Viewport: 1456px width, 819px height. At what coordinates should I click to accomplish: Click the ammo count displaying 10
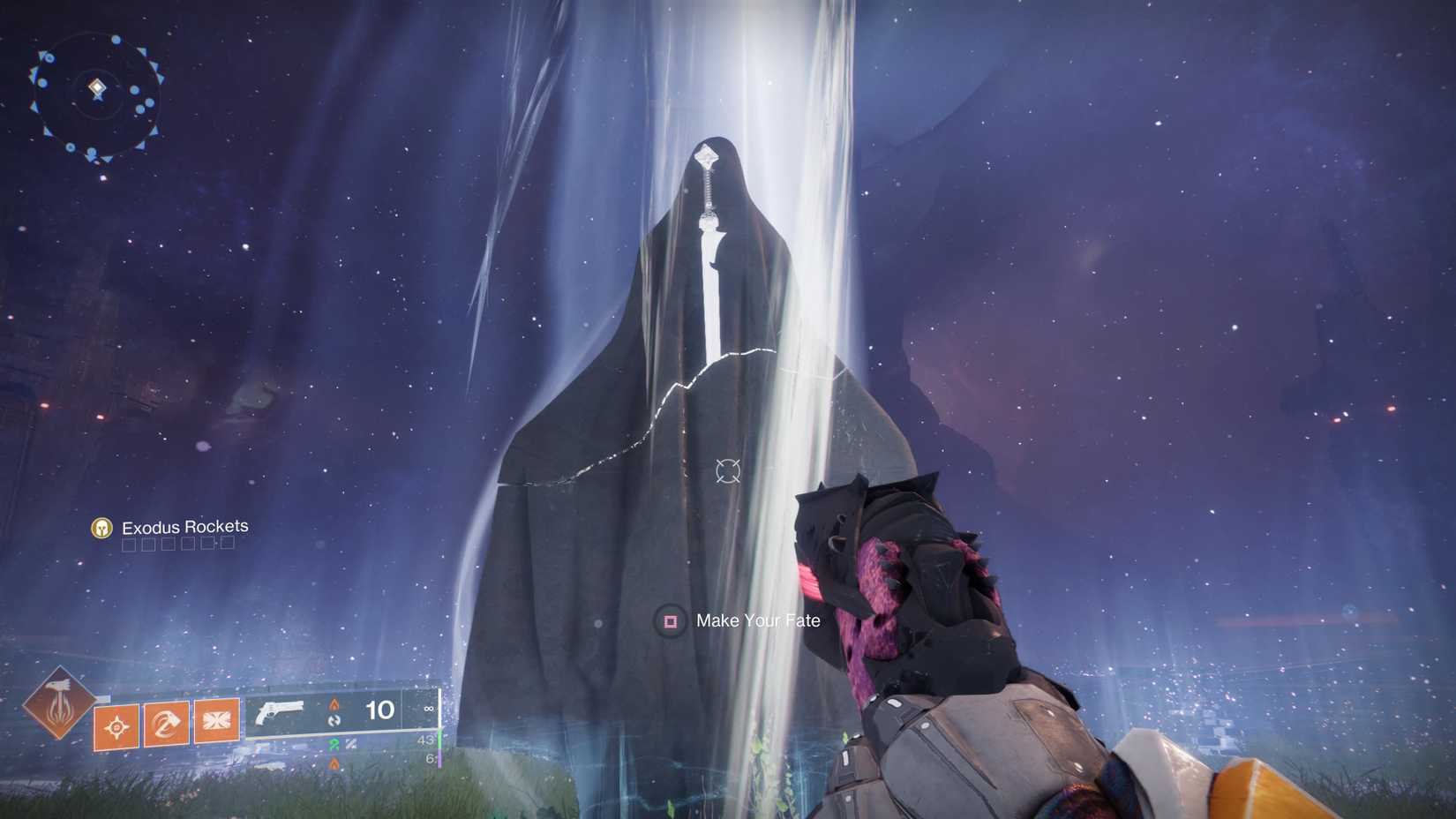(379, 711)
